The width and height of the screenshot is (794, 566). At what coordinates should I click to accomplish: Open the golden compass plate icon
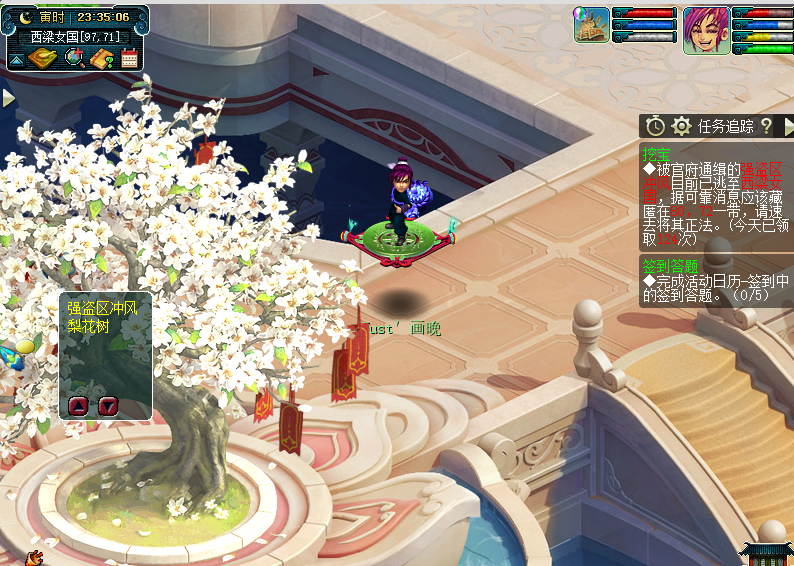coord(43,59)
